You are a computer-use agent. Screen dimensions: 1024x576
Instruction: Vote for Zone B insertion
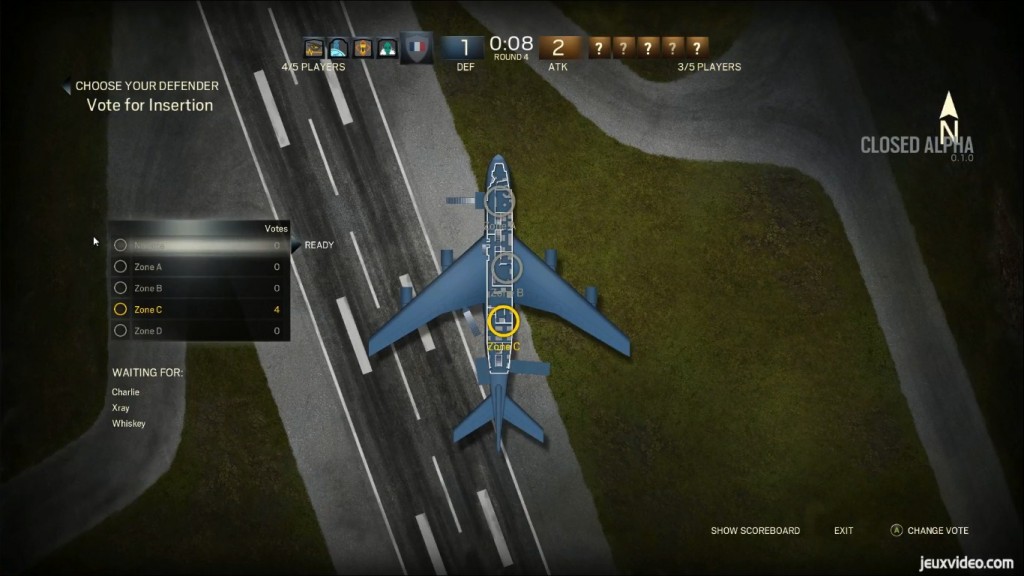click(148, 288)
